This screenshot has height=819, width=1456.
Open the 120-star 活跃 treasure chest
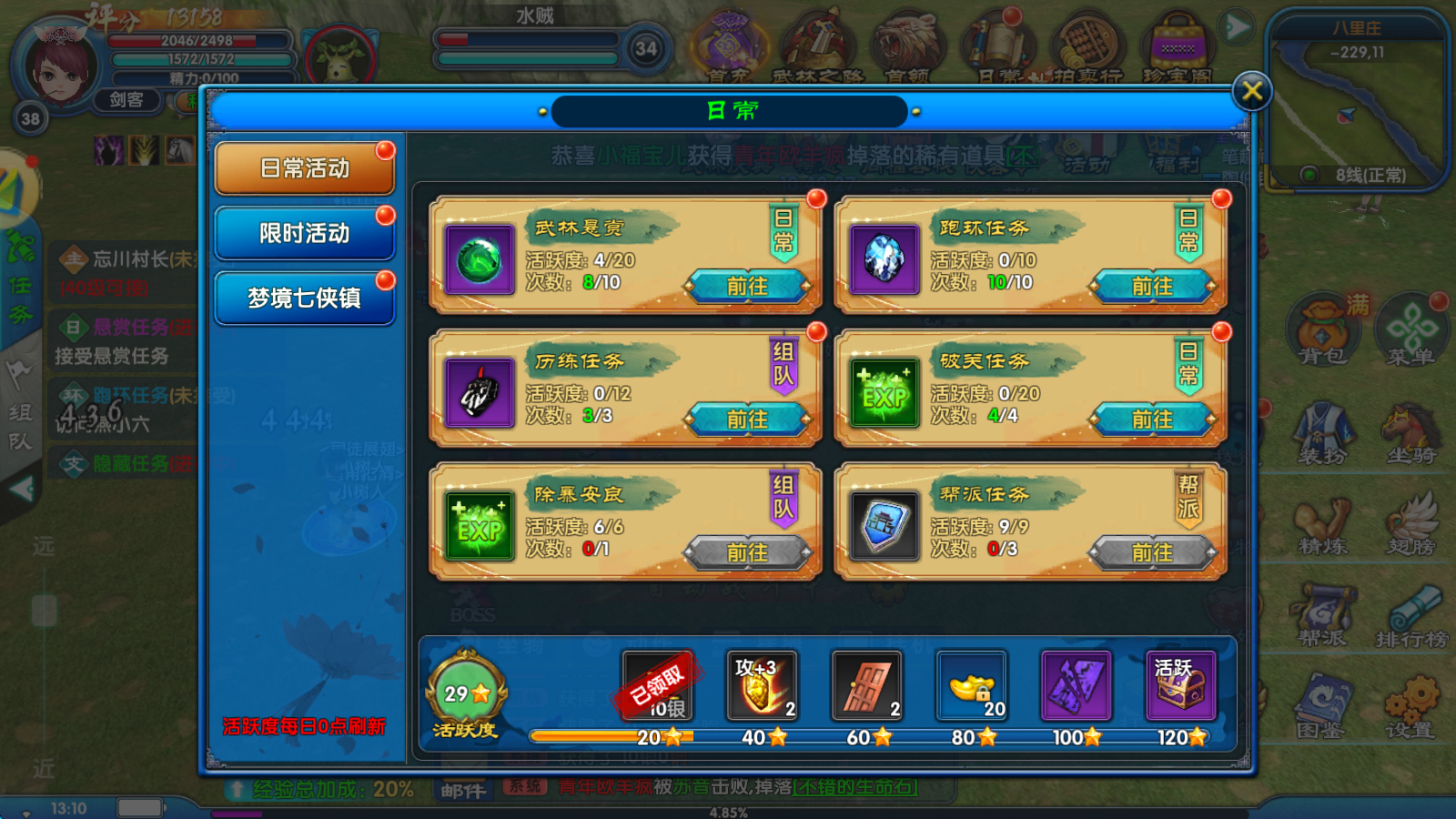(1180, 685)
